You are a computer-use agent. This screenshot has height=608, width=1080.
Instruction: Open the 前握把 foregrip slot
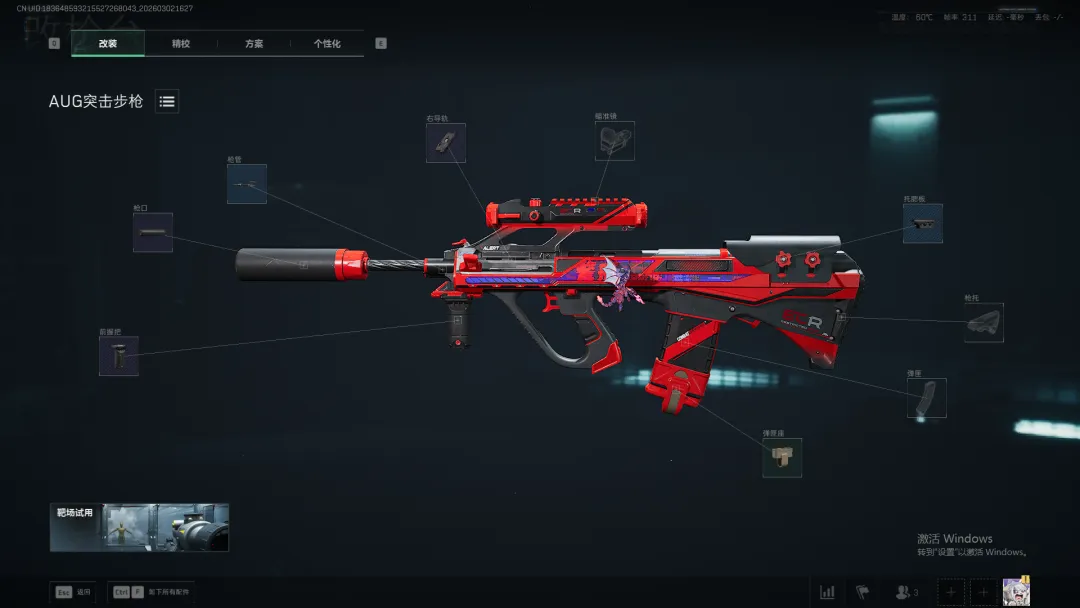point(119,356)
